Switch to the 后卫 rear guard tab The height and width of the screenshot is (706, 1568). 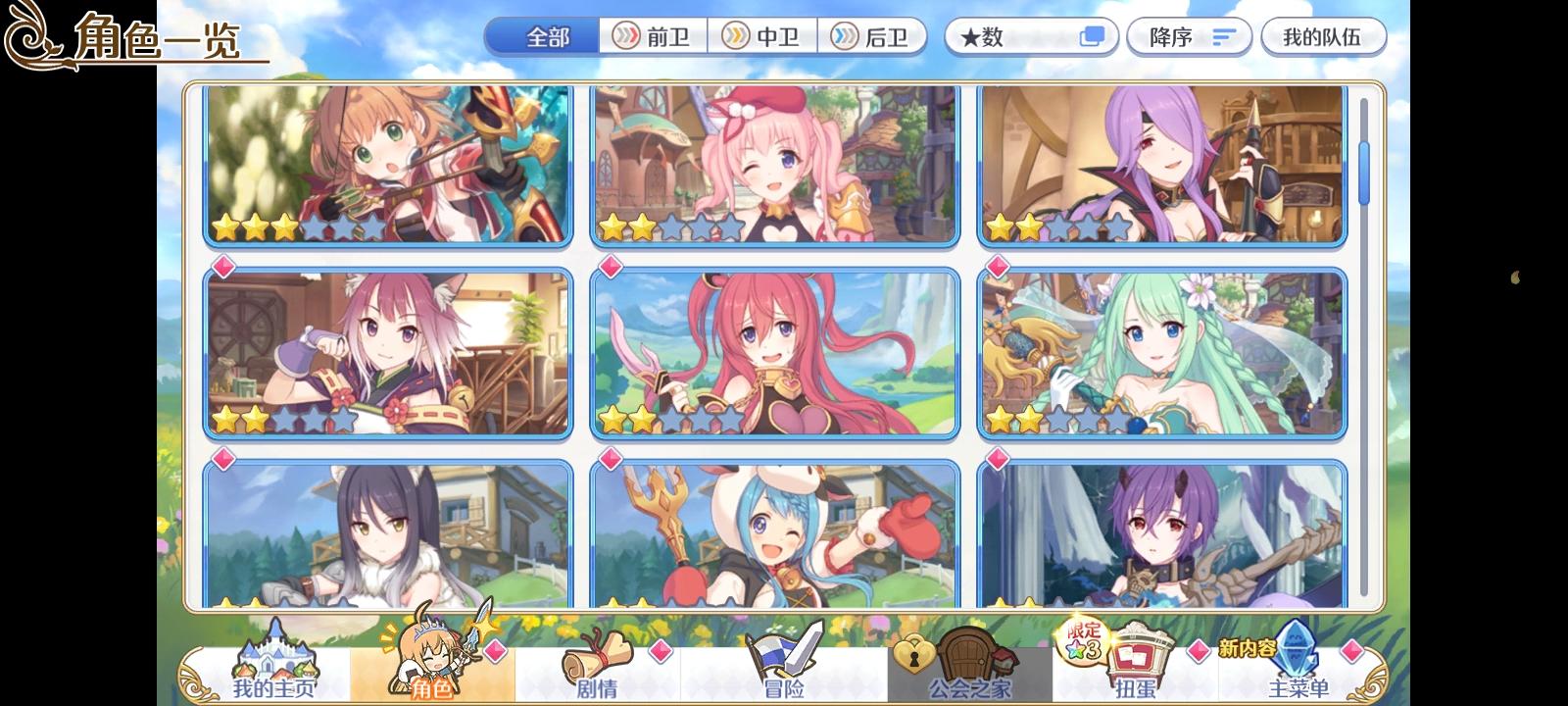pyautogui.click(x=873, y=36)
